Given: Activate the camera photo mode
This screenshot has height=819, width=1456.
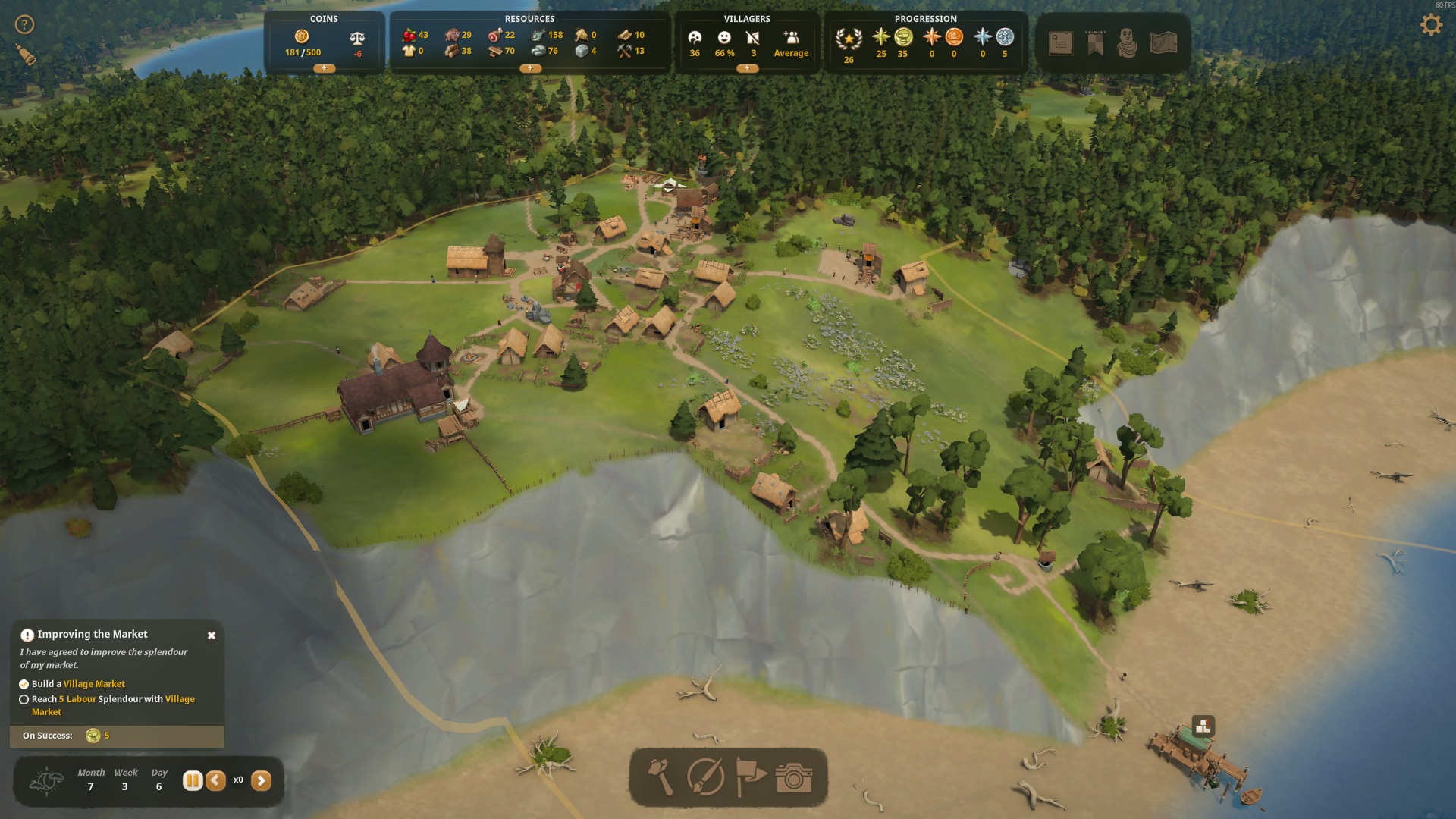Looking at the screenshot, I should [794, 777].
